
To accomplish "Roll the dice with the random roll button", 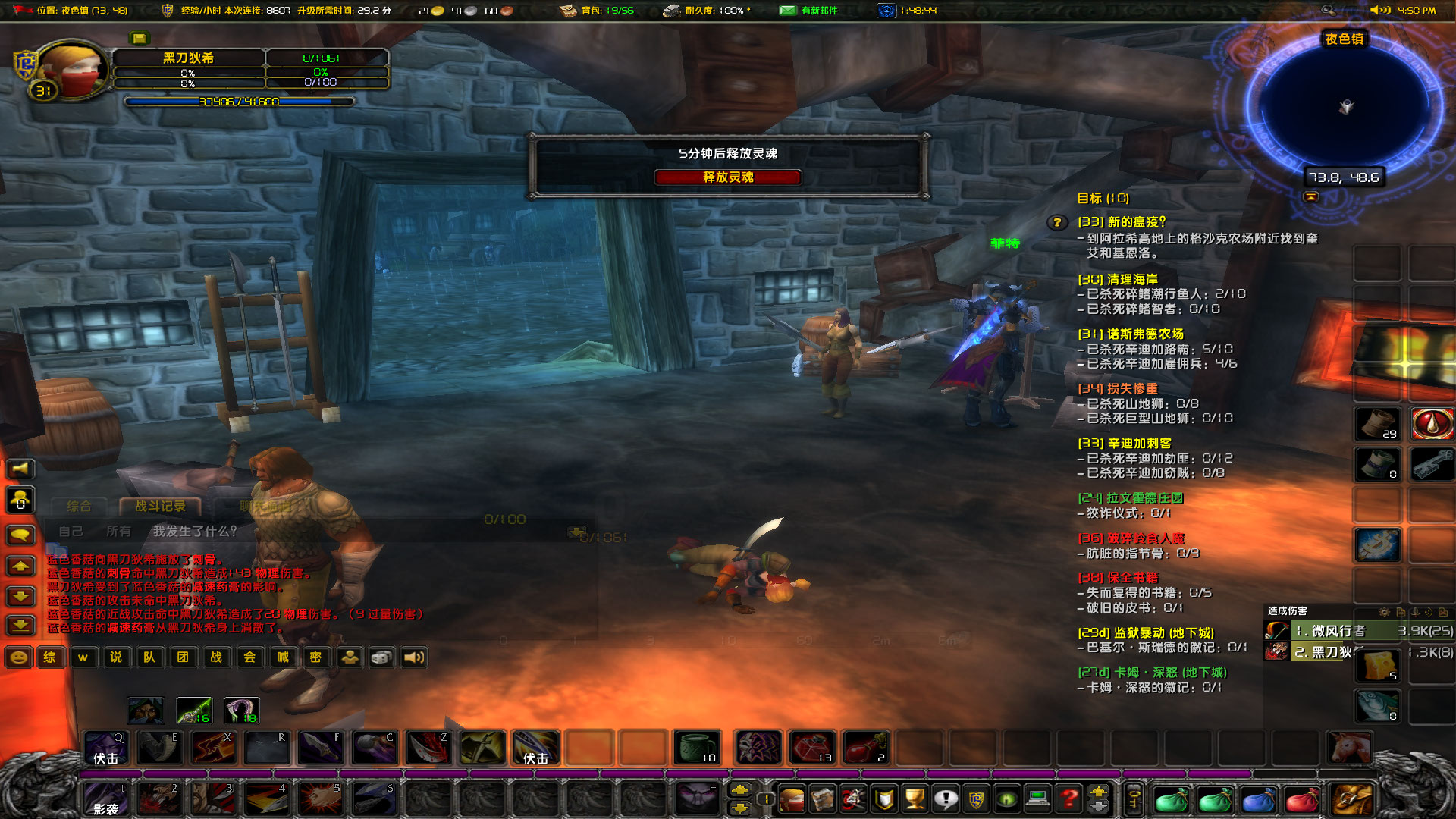I will coord(381,657).
